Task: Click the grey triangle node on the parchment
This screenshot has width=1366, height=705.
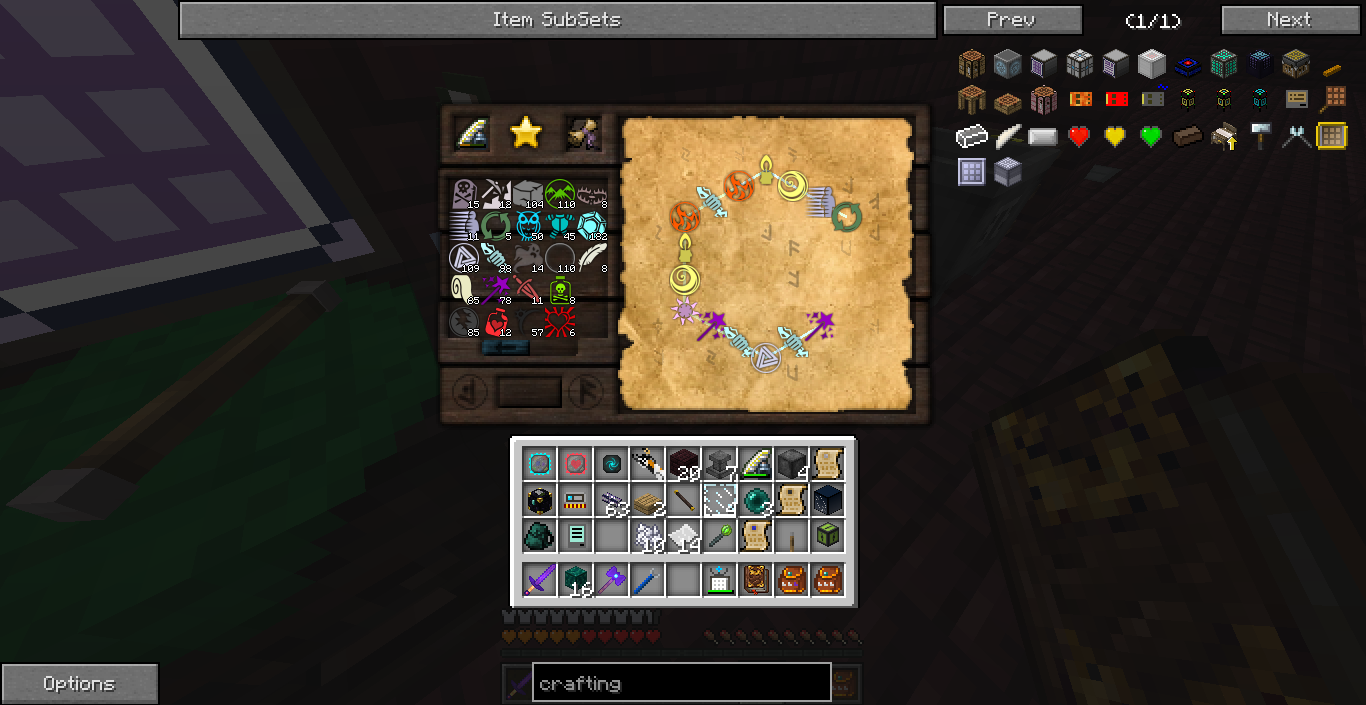Action: coord(766,356)
